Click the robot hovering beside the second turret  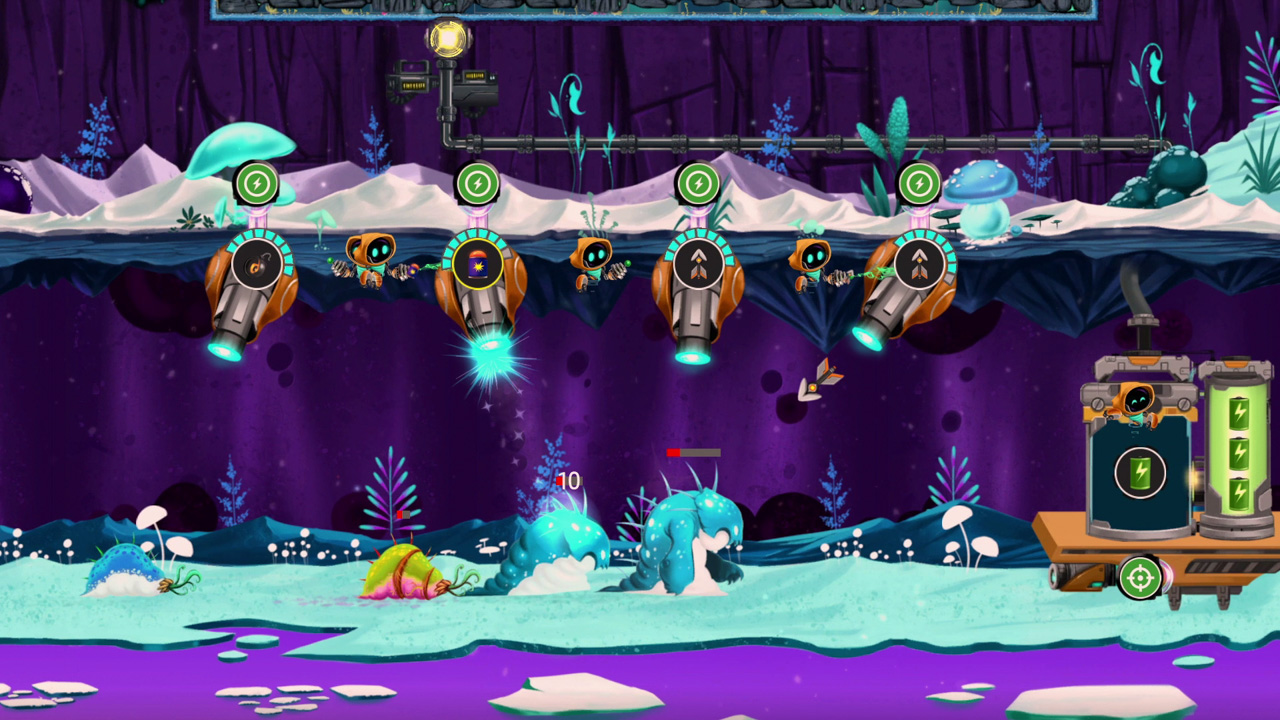point(368,257)
